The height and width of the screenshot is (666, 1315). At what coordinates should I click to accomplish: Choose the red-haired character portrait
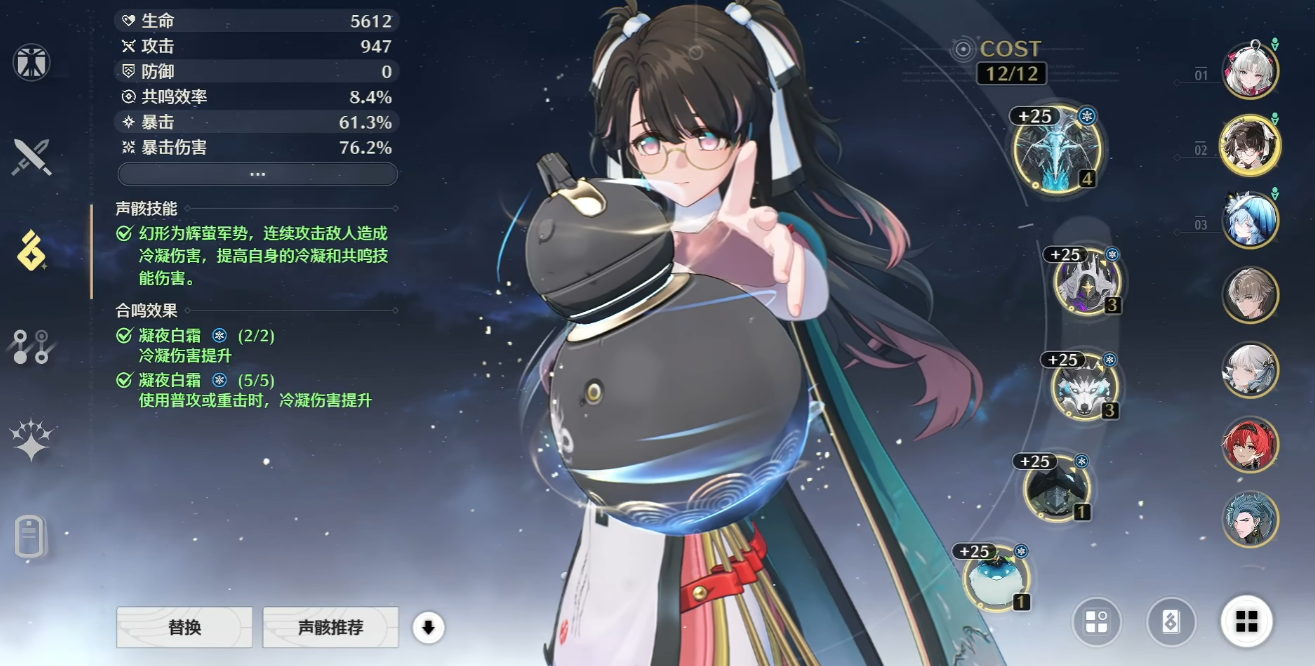point(1250,445)
